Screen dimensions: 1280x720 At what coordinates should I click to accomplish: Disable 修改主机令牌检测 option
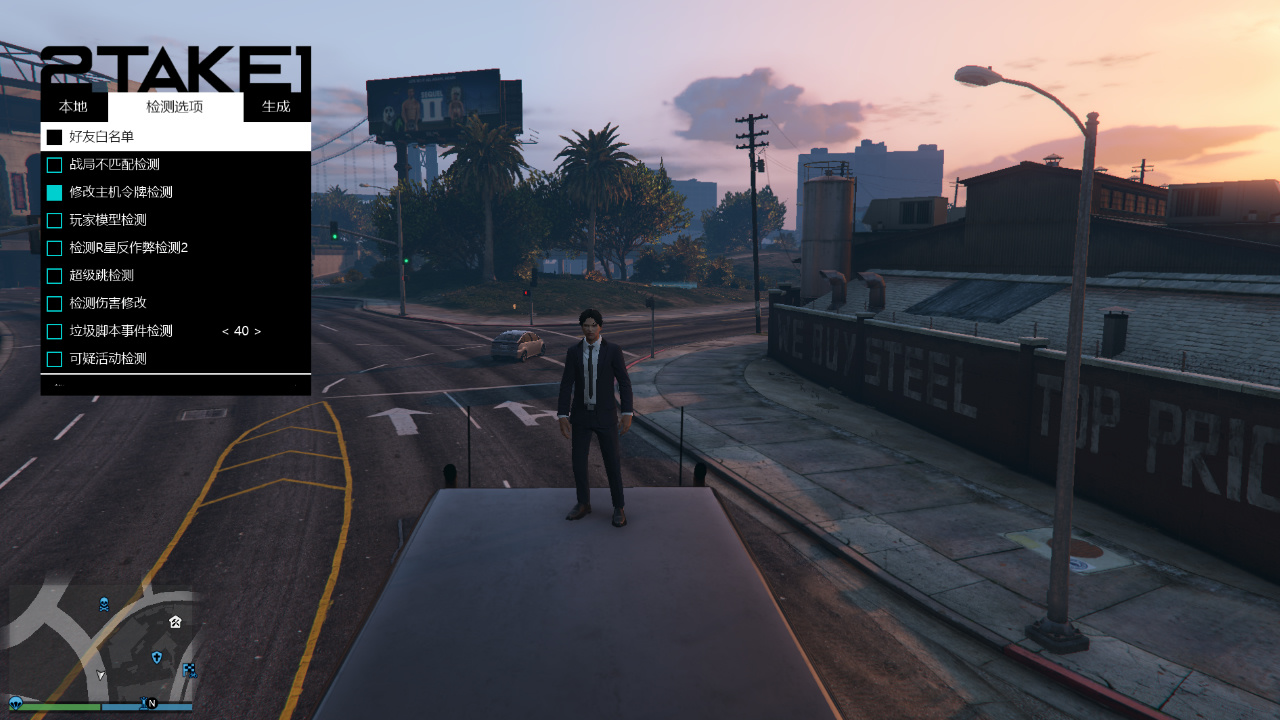click(x=55, y=192)
